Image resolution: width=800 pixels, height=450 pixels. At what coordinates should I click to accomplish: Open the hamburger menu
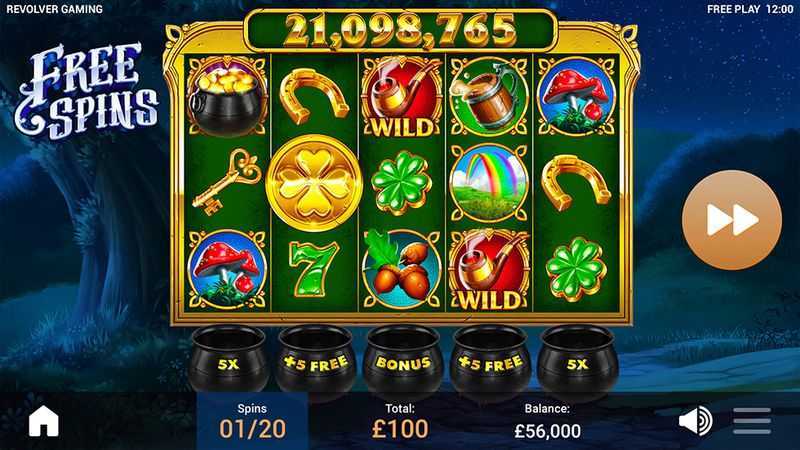click(x=752, y=421)
